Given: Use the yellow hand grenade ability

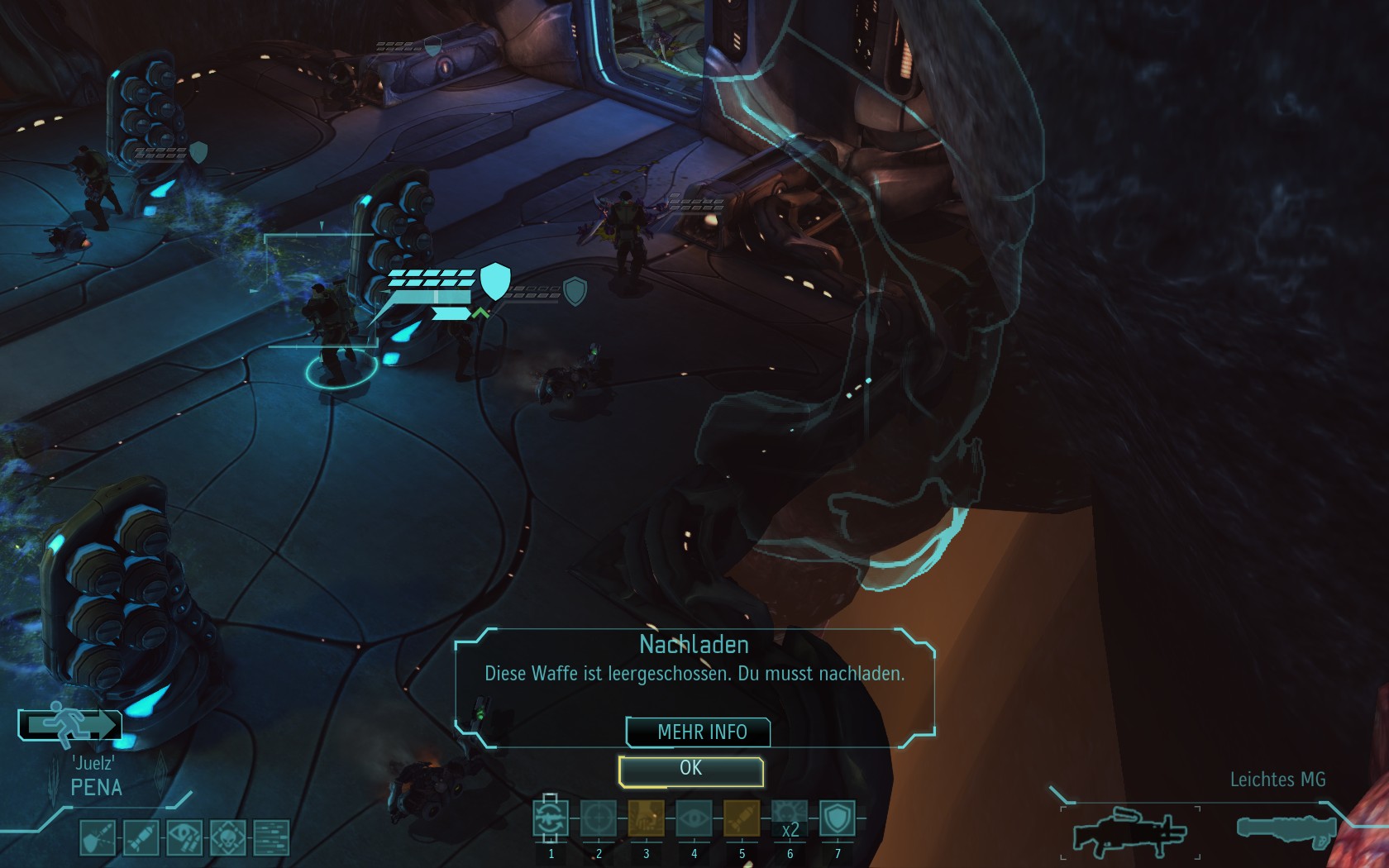Looking at the screenshot, I should click(x=646, y=819).
